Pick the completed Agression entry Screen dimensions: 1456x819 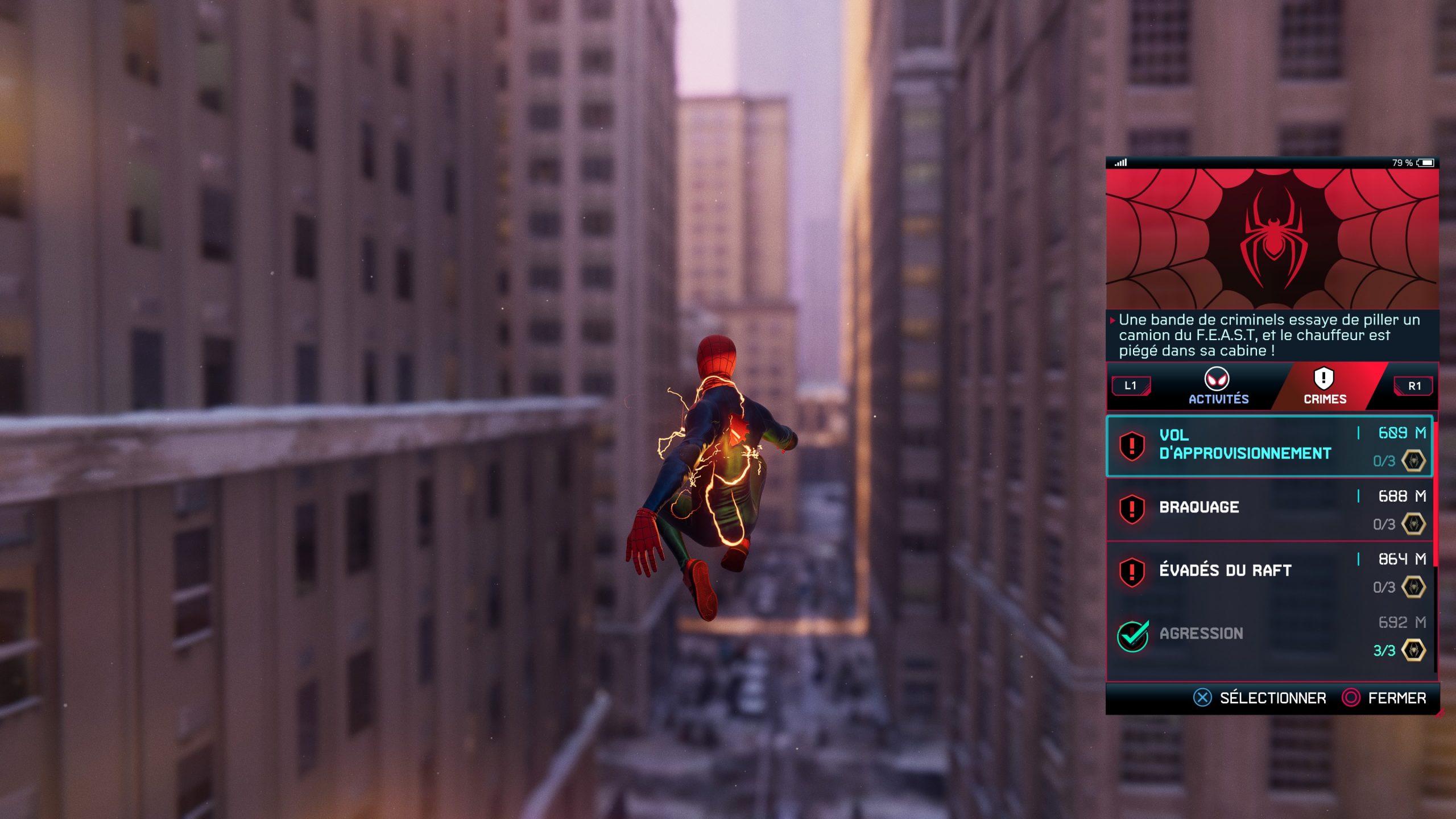(x=1269, y=635)
